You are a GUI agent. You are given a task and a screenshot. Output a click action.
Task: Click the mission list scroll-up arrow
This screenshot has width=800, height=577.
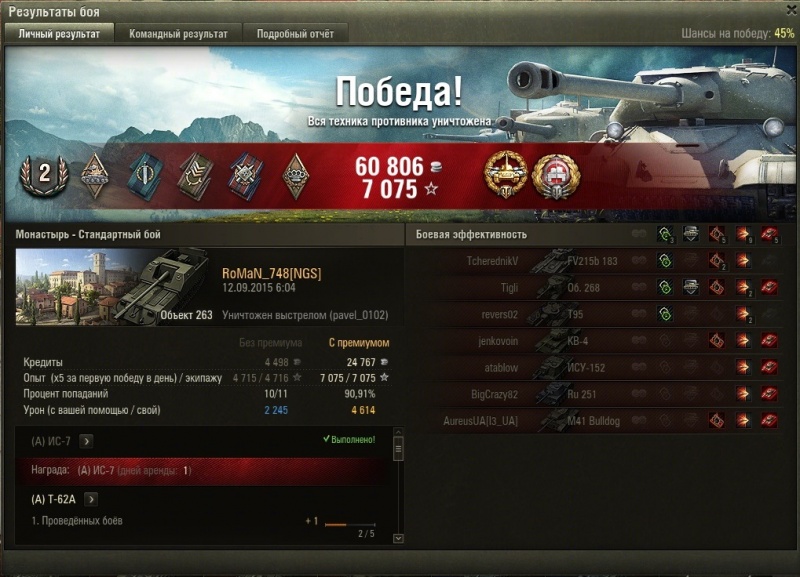click(x=398, y=439)
